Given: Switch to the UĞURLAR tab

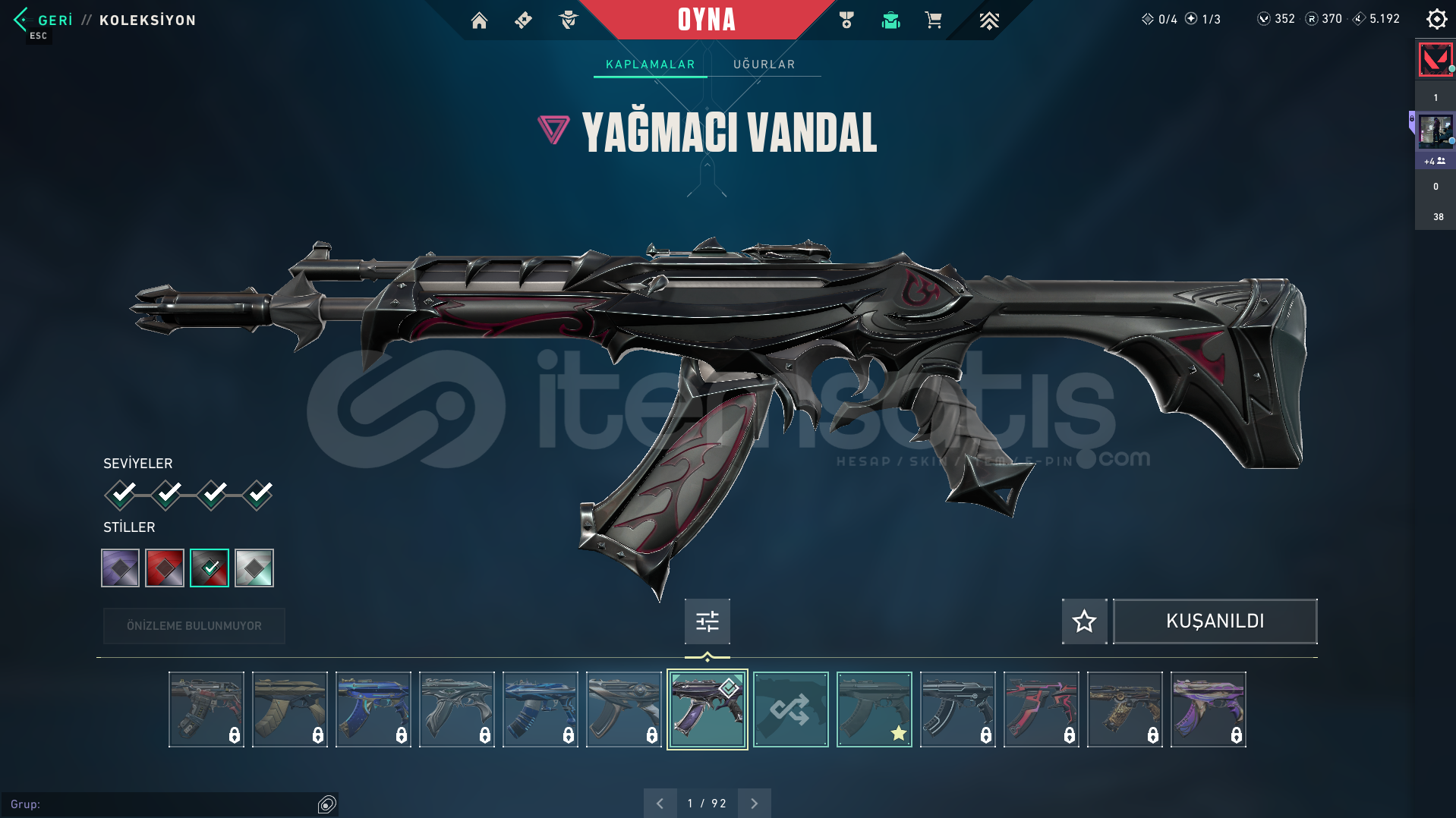Looking at the screenshot, I should click(763, 64).
